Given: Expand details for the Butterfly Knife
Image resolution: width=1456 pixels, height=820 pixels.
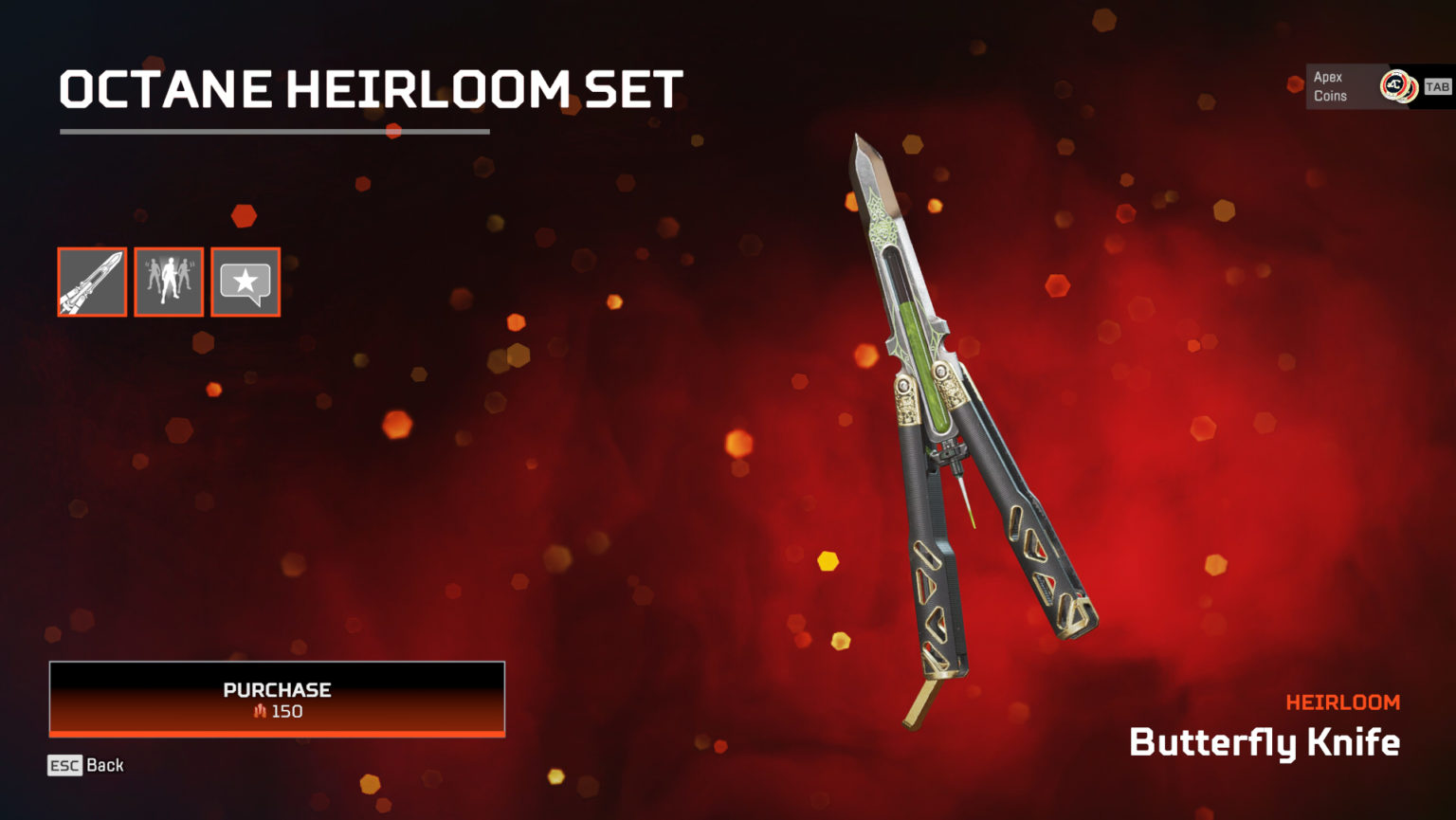Looking at the screenshot, I should point(1265,744).
